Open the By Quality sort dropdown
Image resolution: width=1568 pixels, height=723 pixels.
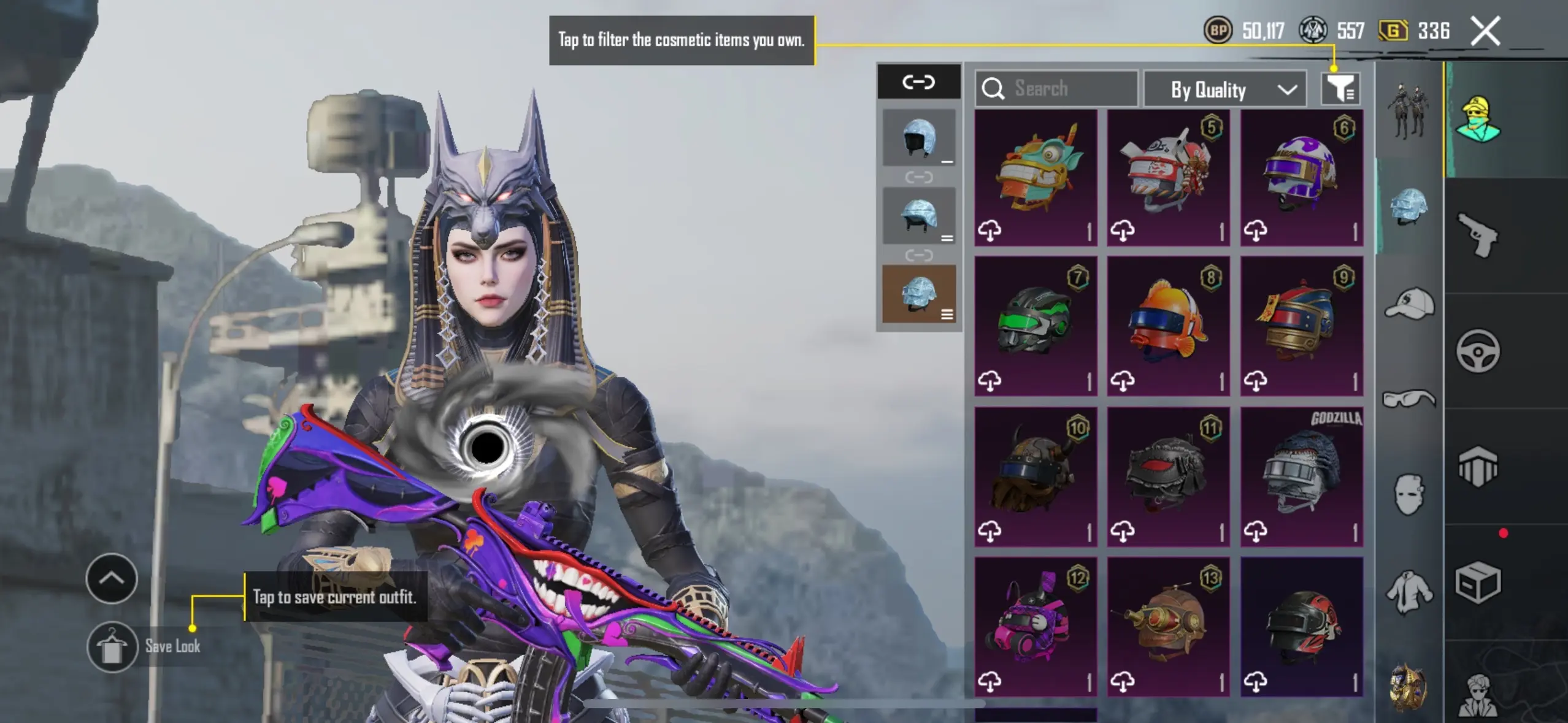pos(1225,90)
